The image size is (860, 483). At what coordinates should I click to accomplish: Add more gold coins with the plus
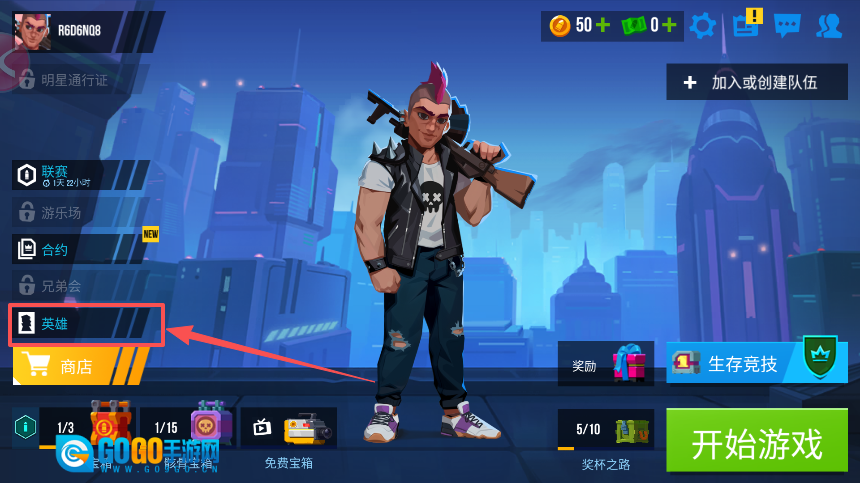click(602, 25)
